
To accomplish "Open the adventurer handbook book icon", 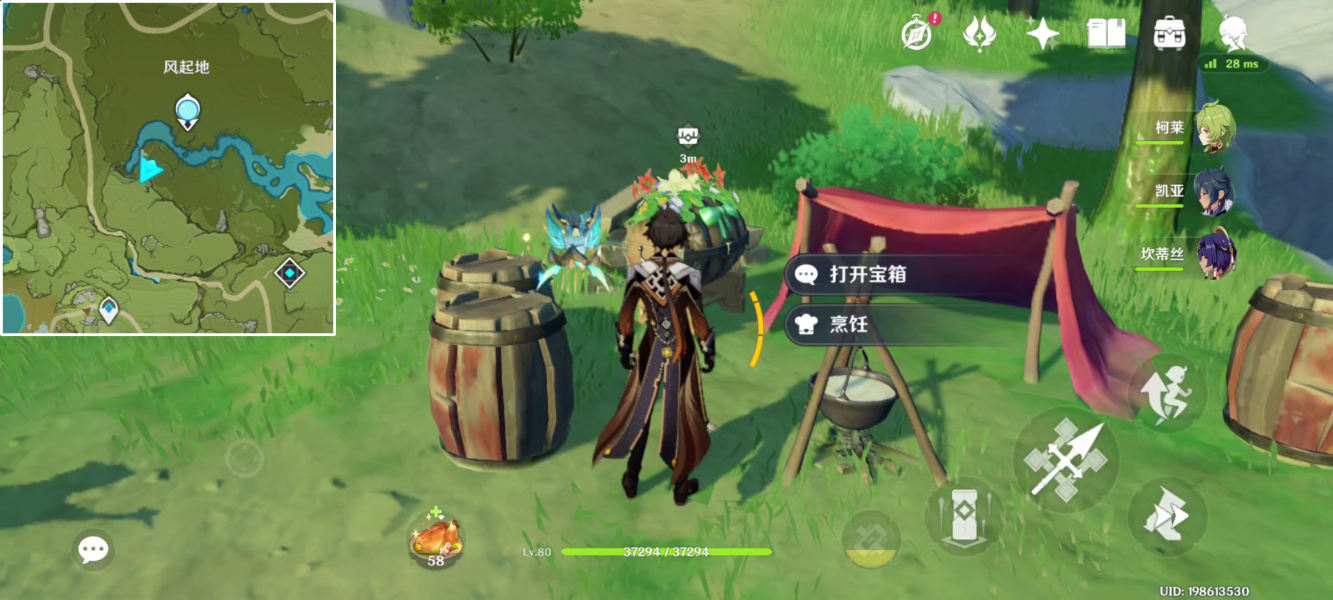I will coord(1106,34).
